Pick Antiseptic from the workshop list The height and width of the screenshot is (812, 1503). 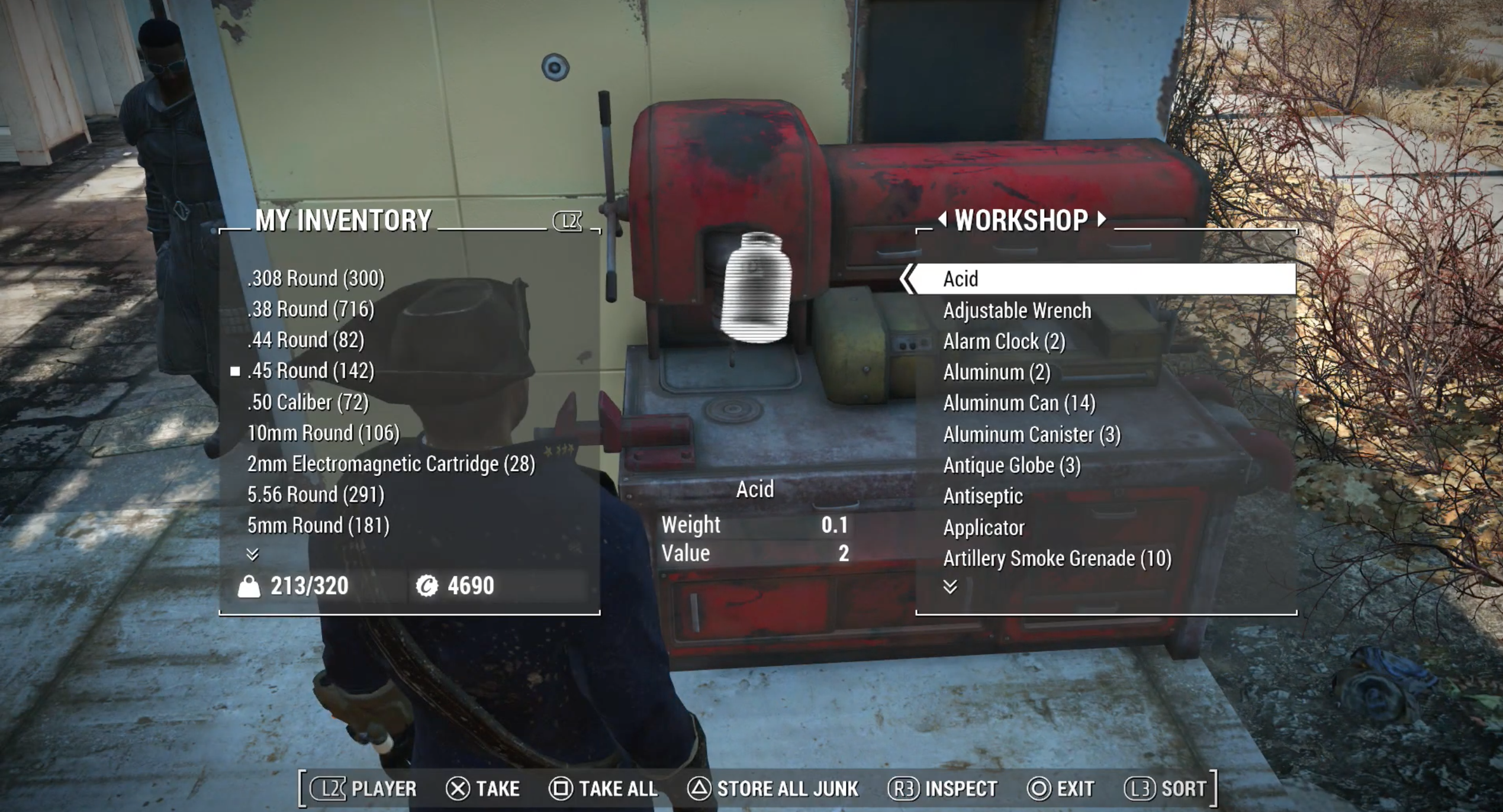point(983,496)
